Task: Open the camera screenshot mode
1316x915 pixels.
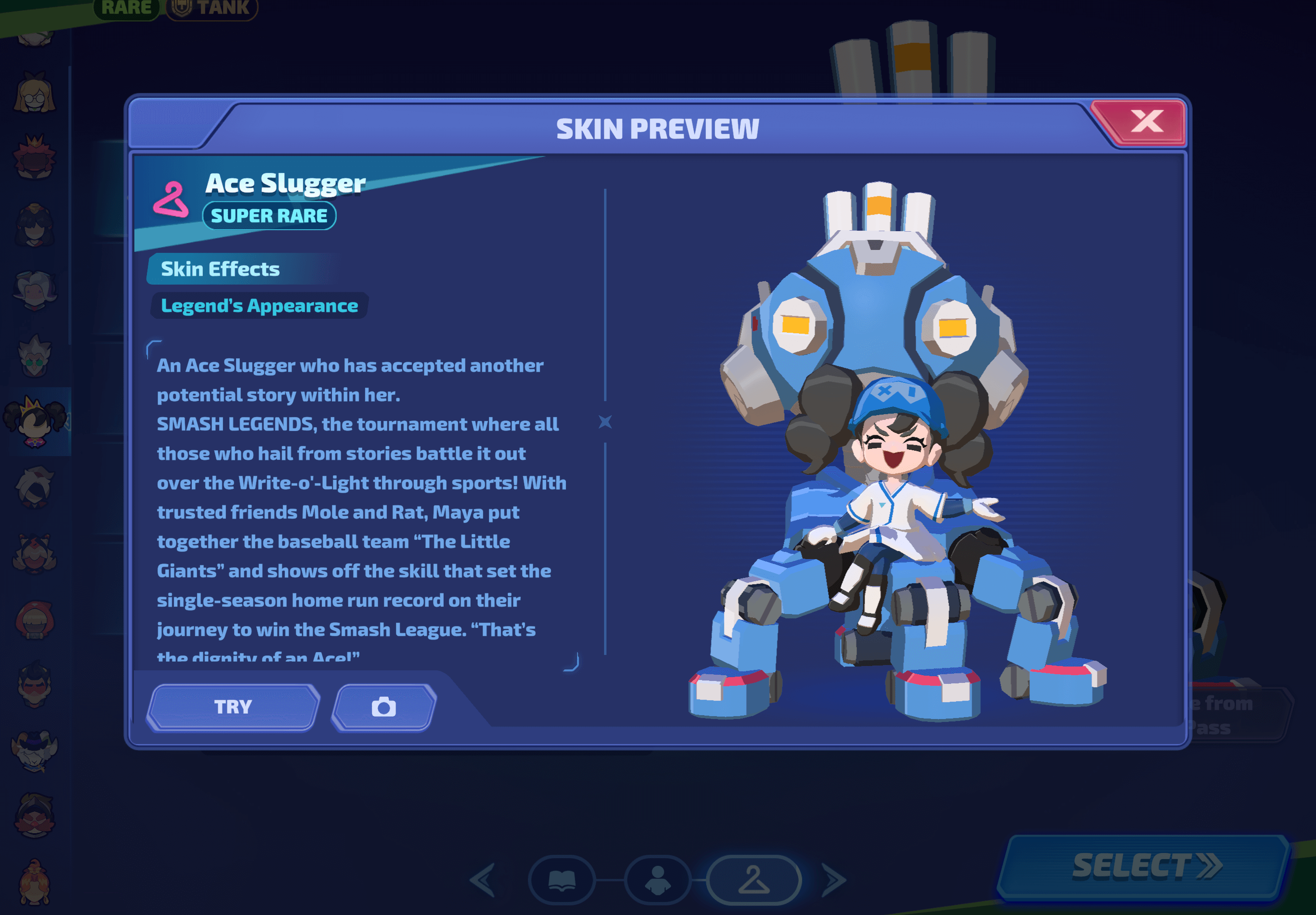Action: point(383,707)
